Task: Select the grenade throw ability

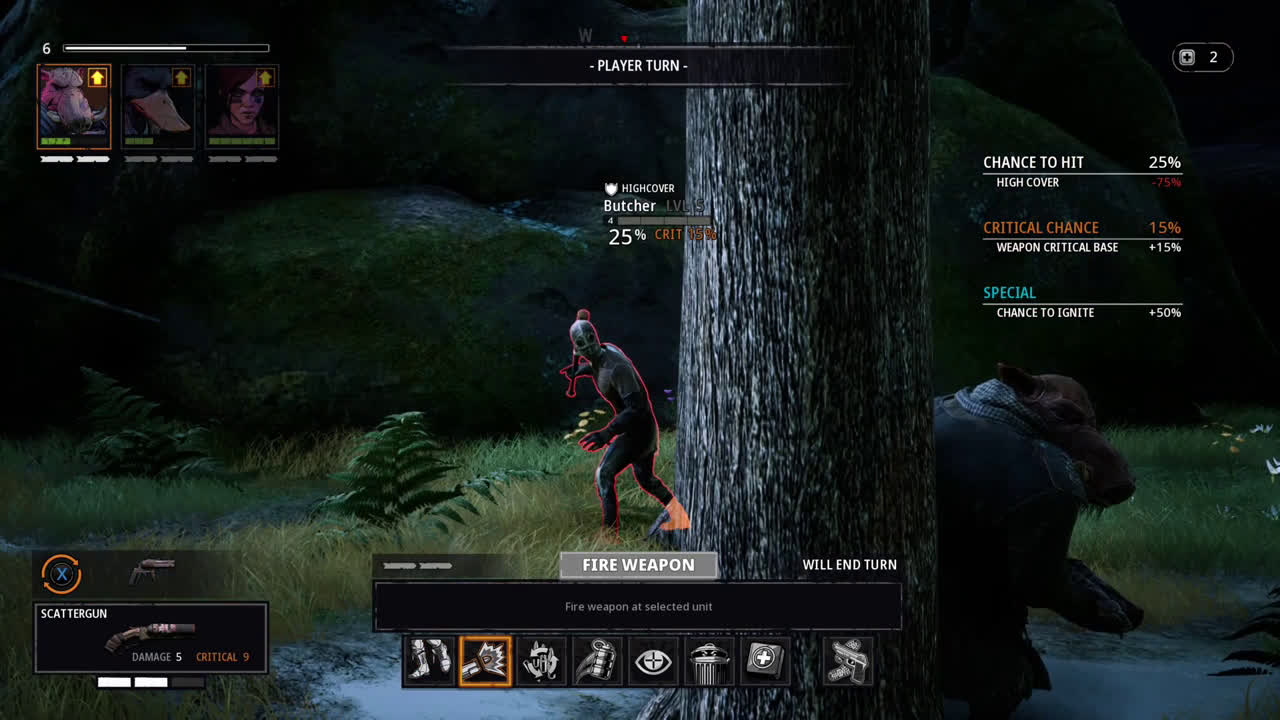Action: tap(597, 661)
